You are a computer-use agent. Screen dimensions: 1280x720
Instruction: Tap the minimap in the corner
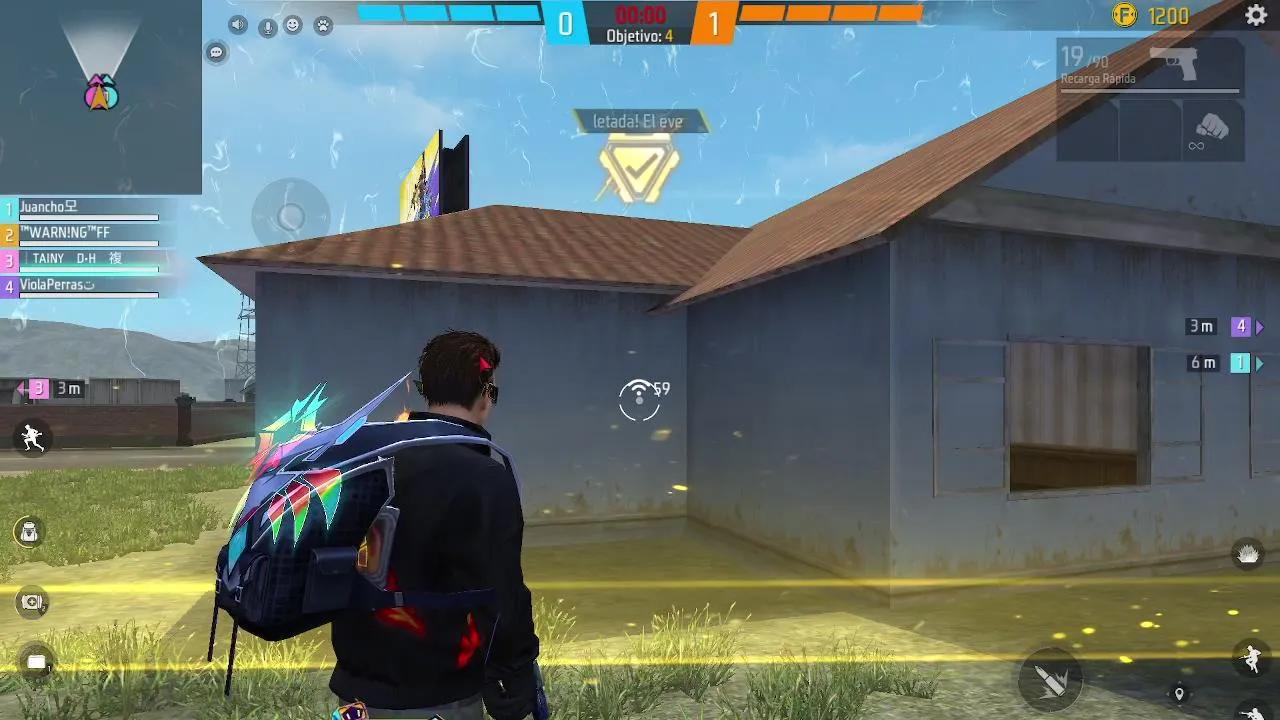pos(100,95)
